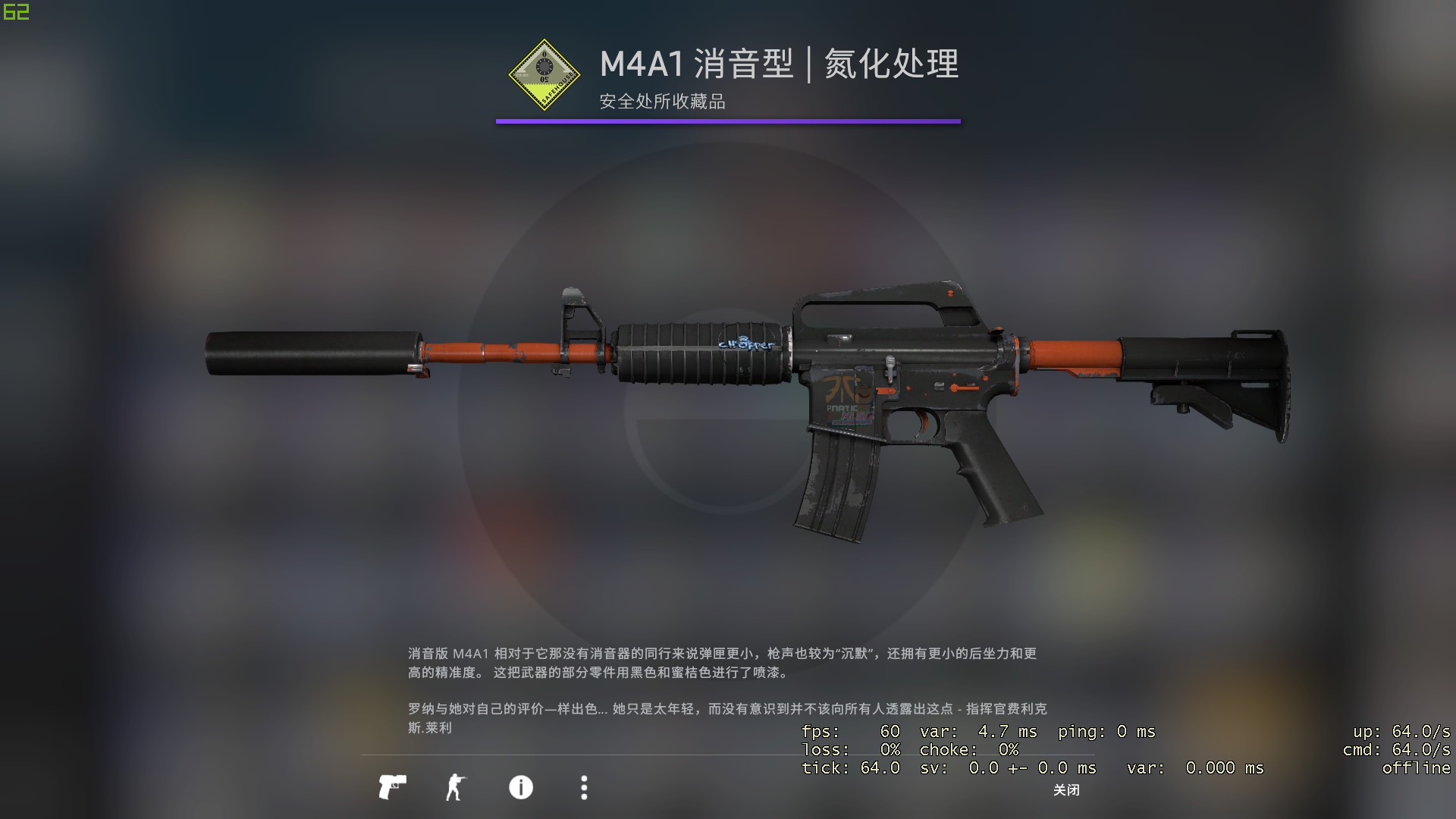
Task: Open the character model inspect icon
Action: (455, 789)
